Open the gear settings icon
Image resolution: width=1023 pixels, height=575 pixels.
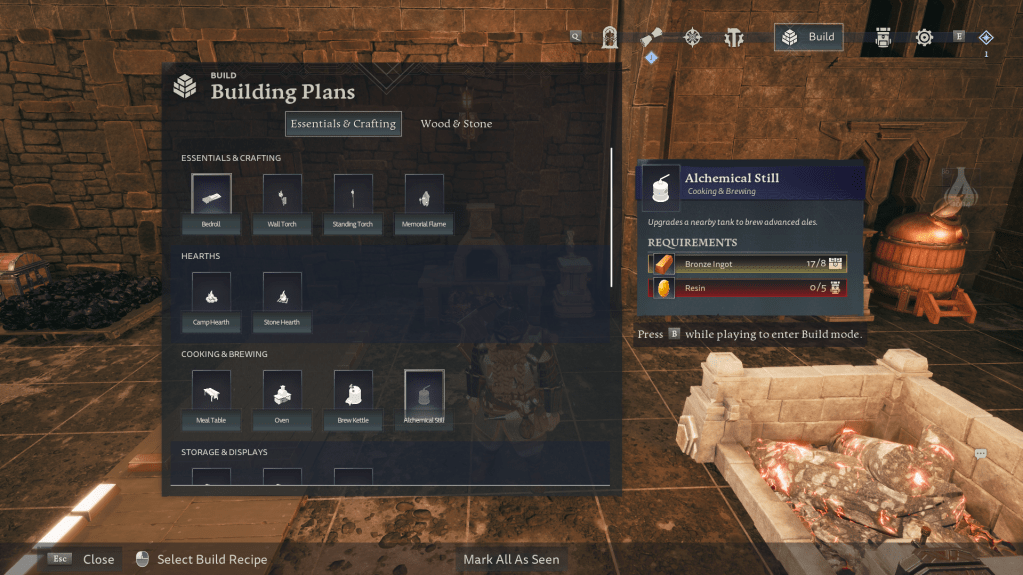[924, 38]
